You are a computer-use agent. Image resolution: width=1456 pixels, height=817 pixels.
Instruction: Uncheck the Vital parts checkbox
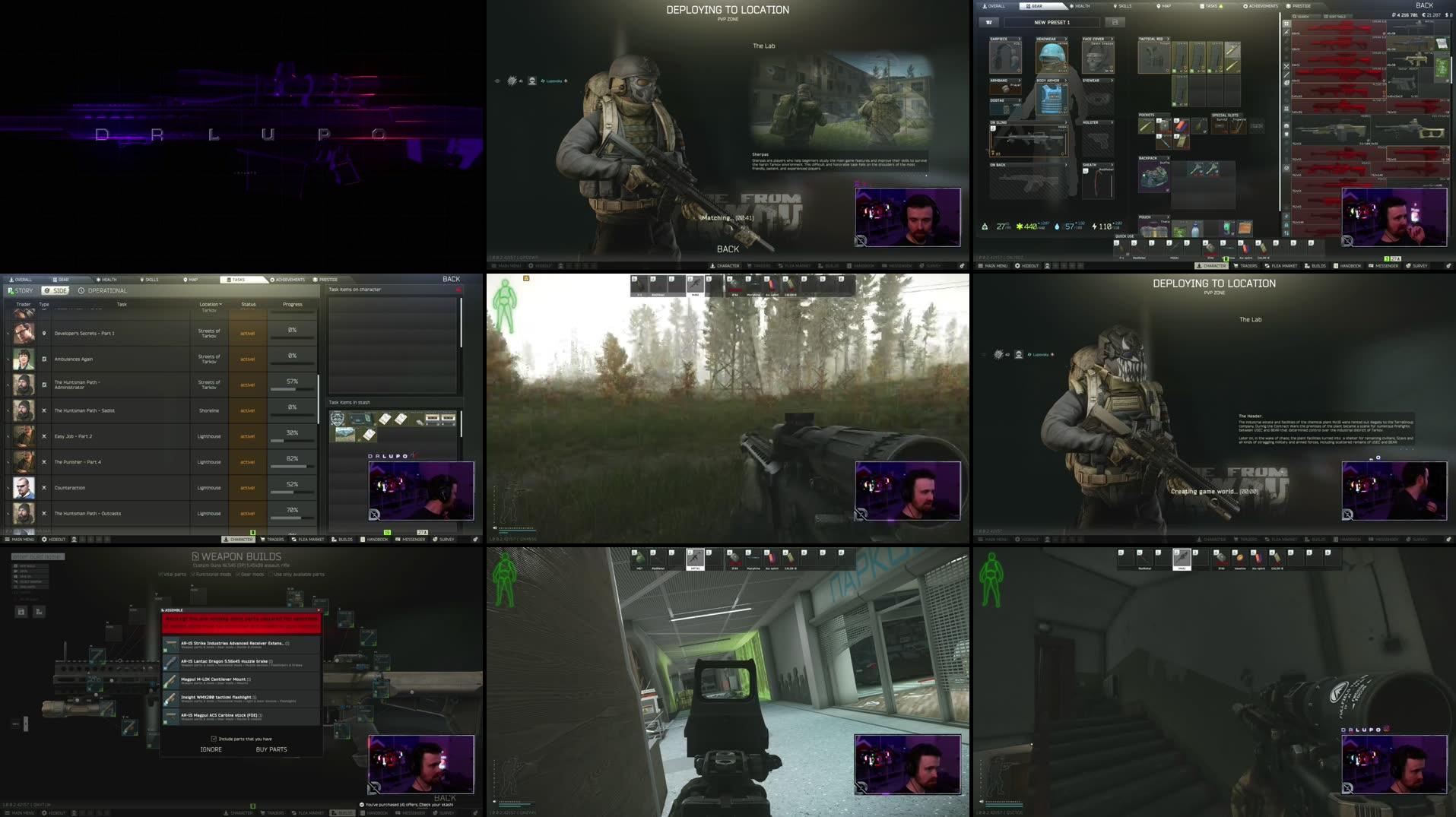pyautogui.click(x=160, y=574)
